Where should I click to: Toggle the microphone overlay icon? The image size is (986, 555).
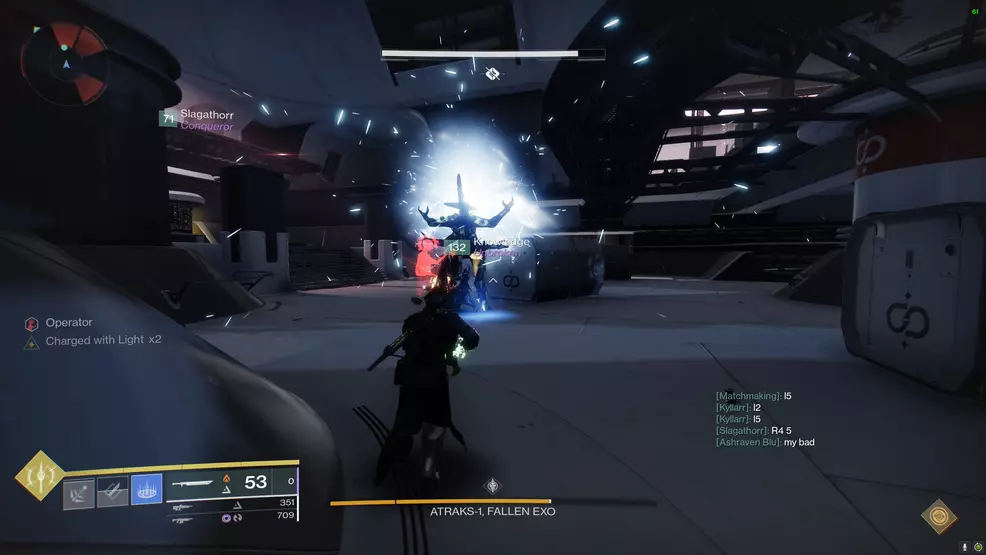[x=965, y=547]
